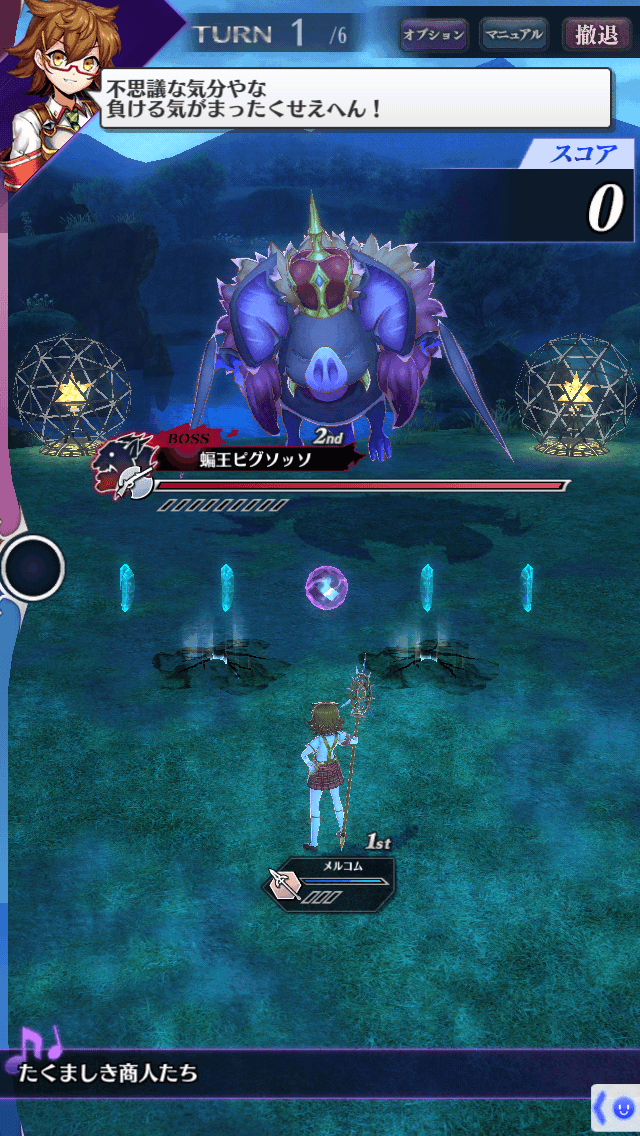Click the dark circular button on left edge
Image resolution: width=640 pixels, height=1136 pixels.
tap(32, 568)
